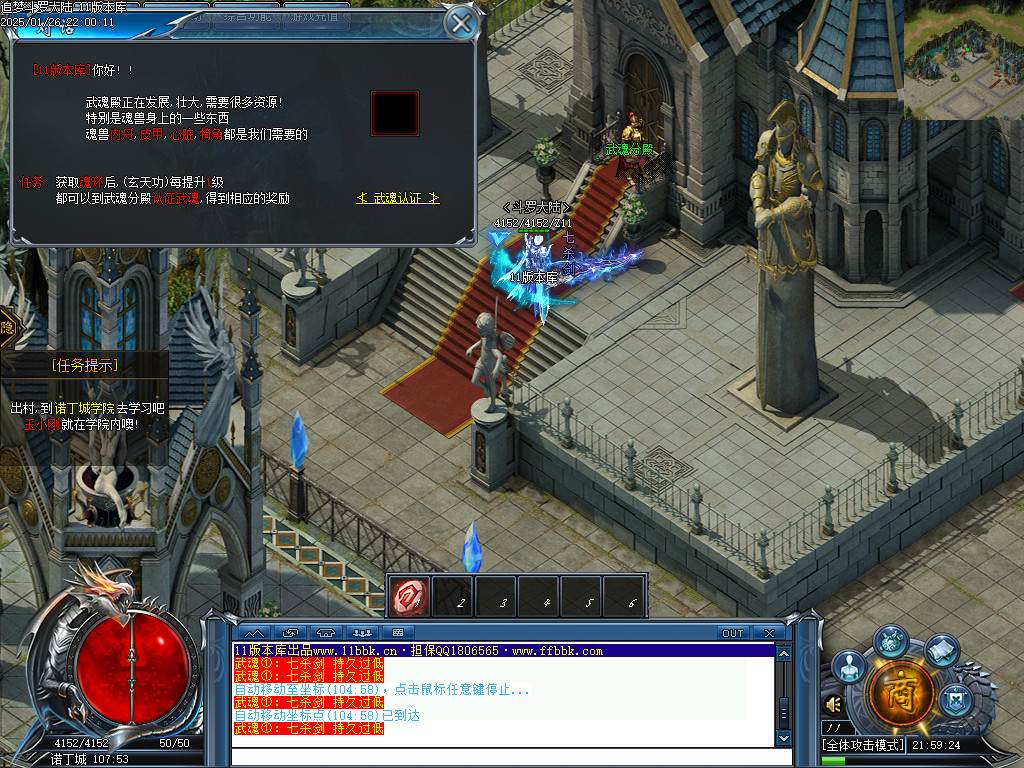Open the 商 shop button

(900, 693)
